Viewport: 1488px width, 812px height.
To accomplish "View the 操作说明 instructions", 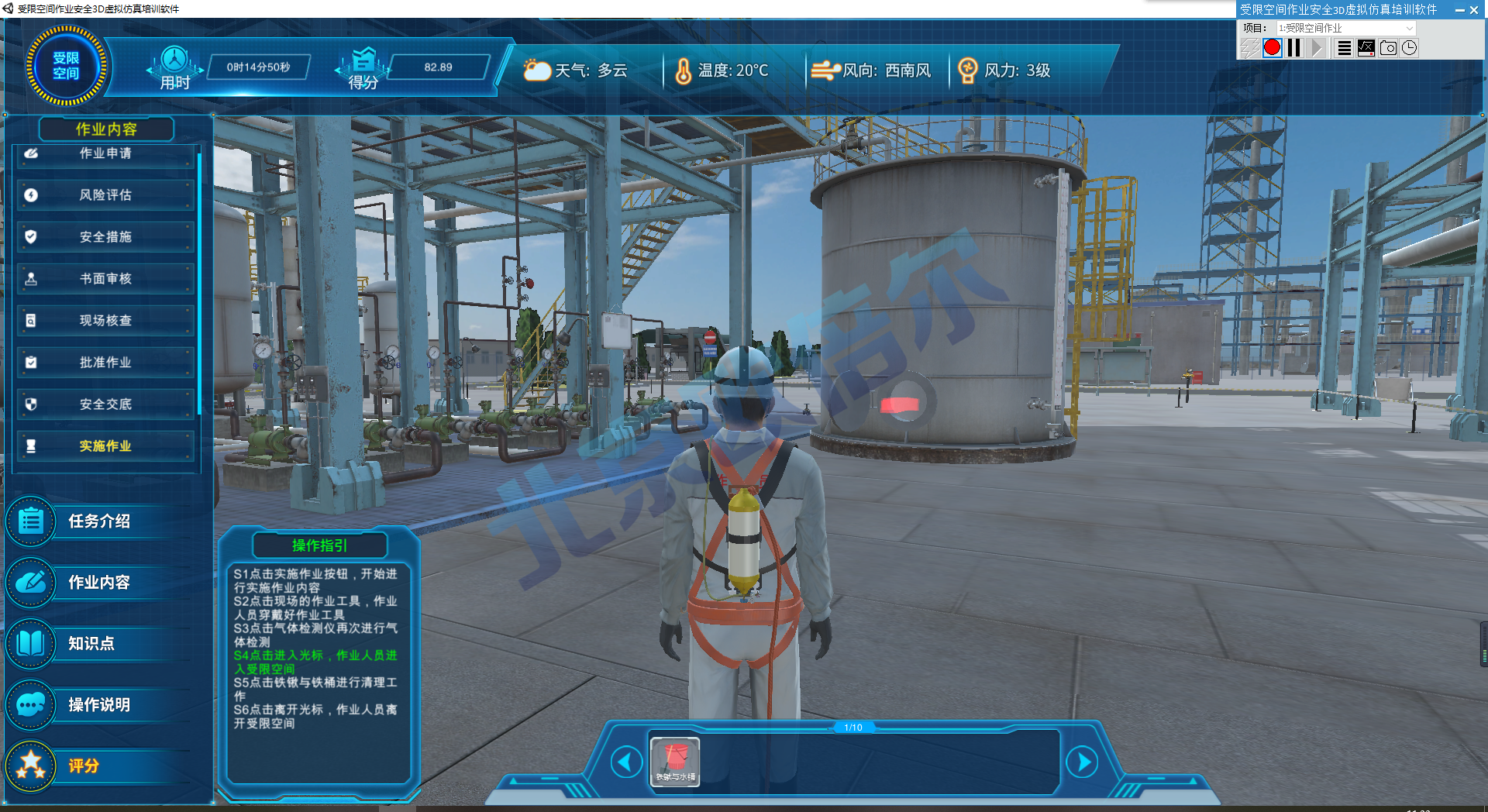I will (98, 705).
